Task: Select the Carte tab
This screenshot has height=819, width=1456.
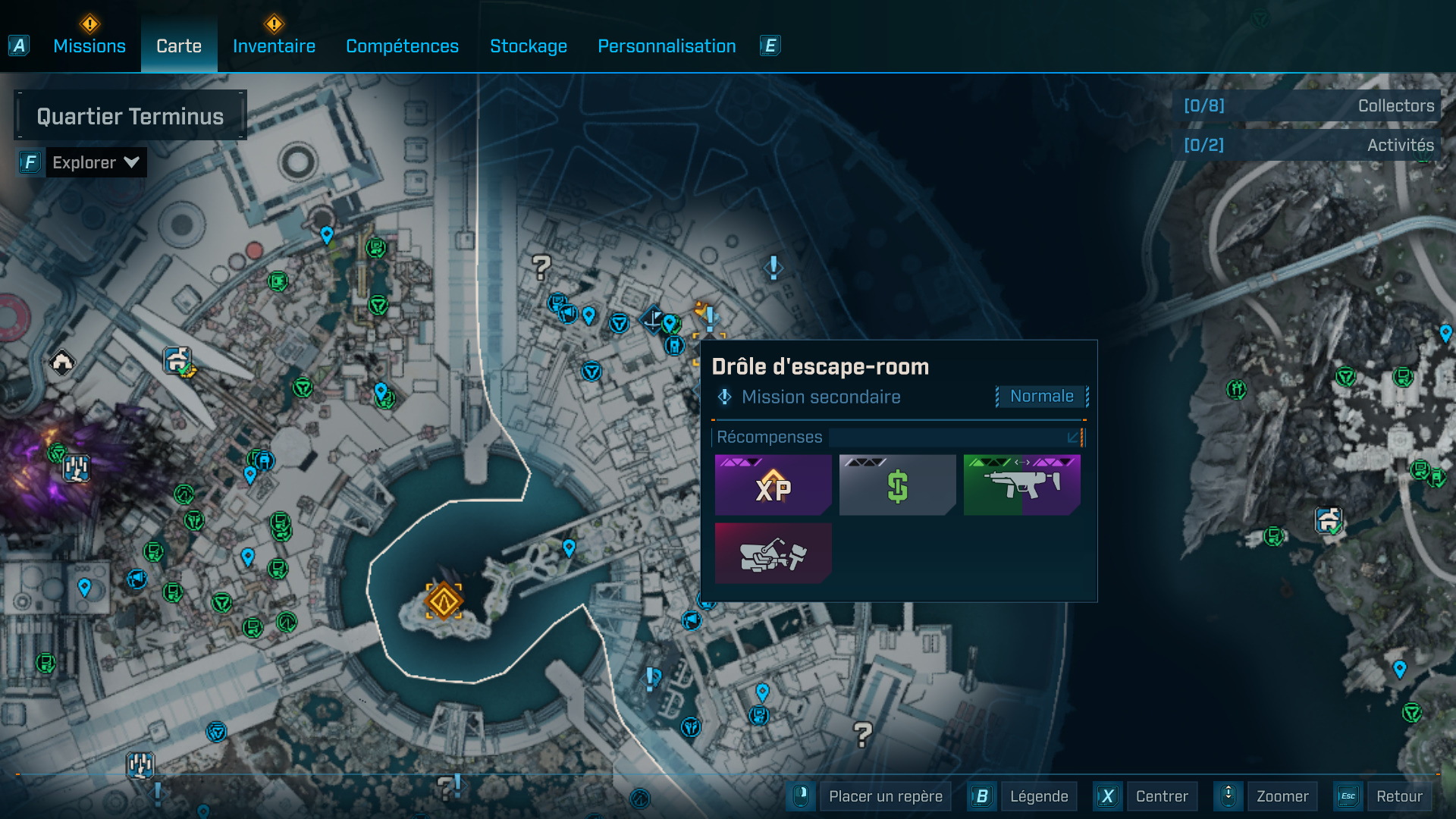Action: pos(179,46)
